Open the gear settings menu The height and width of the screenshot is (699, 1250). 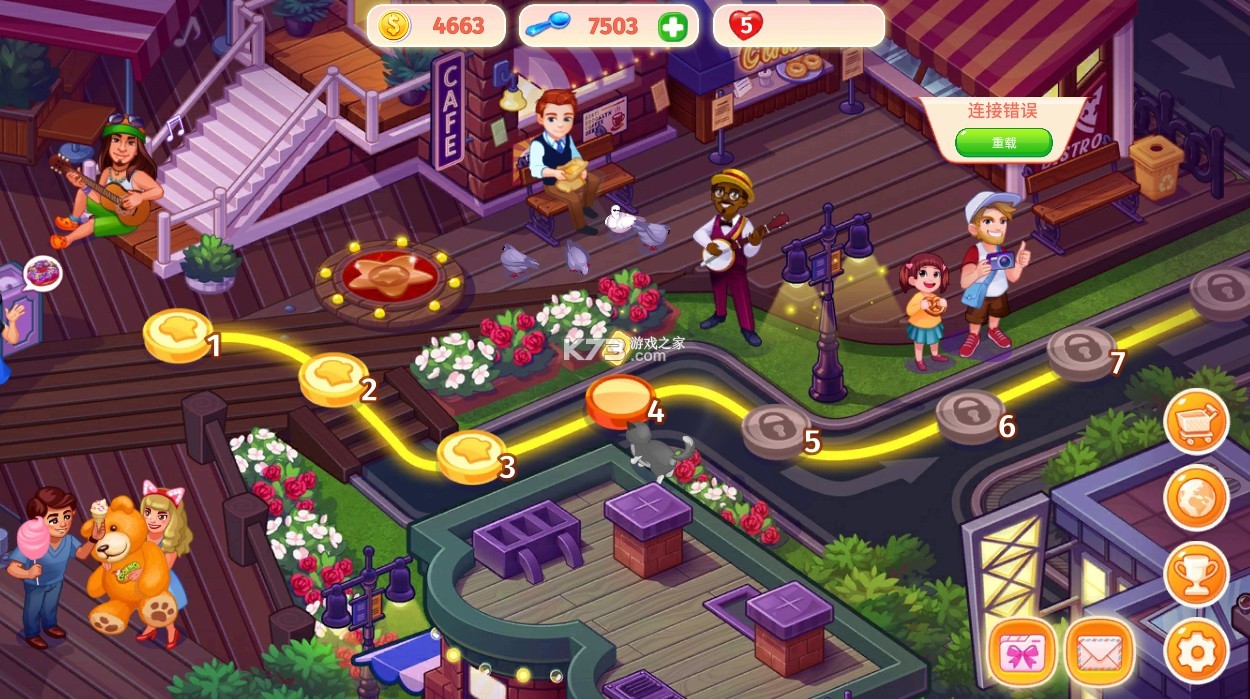1196,651
